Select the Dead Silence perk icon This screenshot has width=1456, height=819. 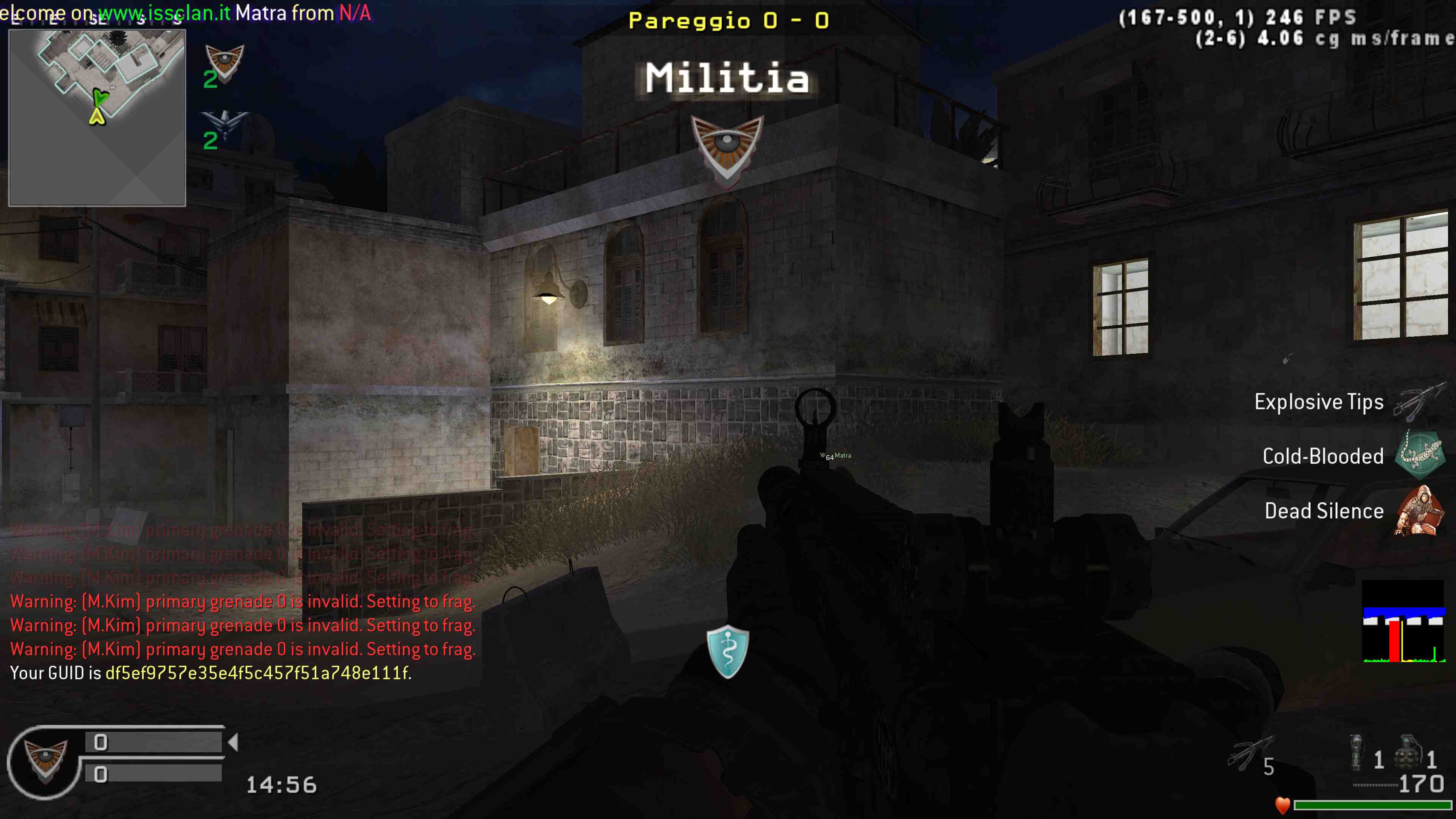[x=1420, y=510]
